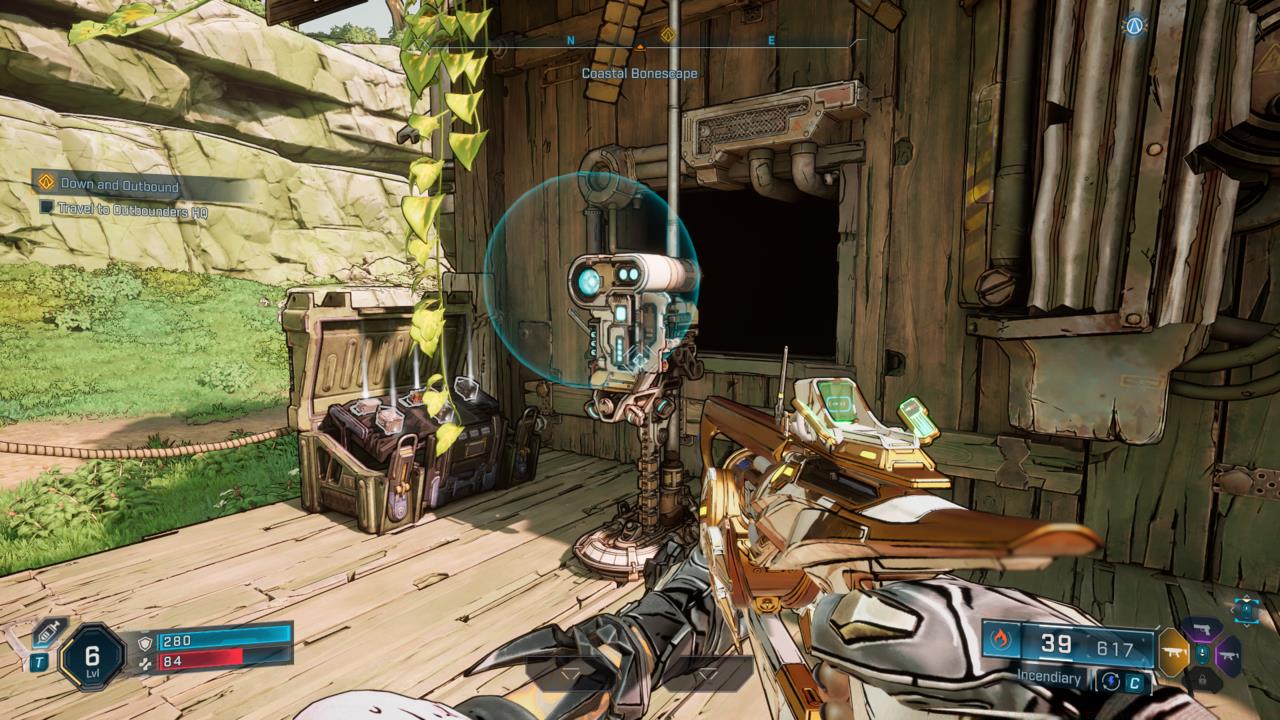Viewport: 1280px width, 720px height.
Task: Click the grenade icon between weapon slots
Action: pyautogui.click(x=1202, y=652)
